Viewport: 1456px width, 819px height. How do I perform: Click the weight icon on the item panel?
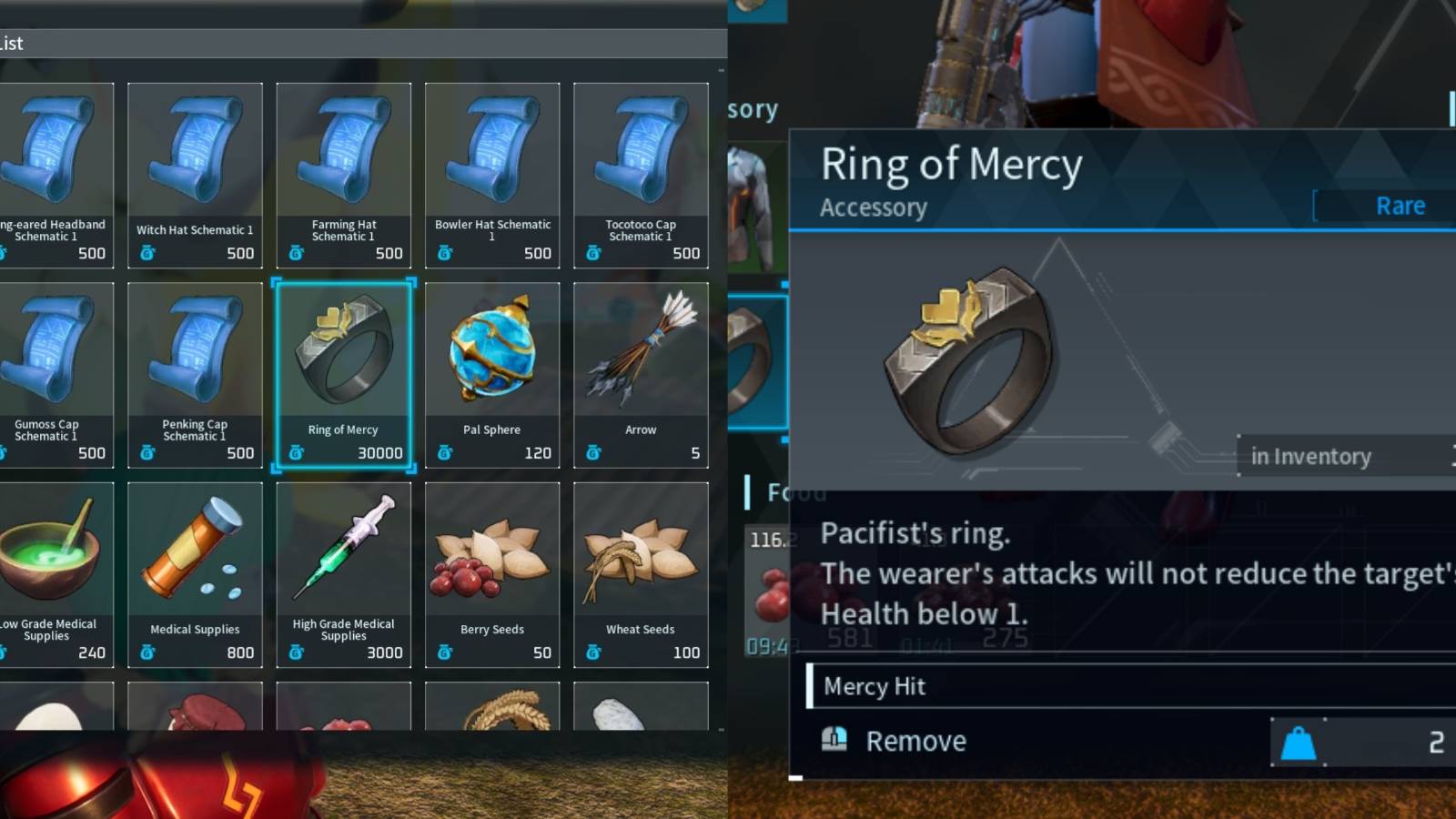[x=1299, y=741]
